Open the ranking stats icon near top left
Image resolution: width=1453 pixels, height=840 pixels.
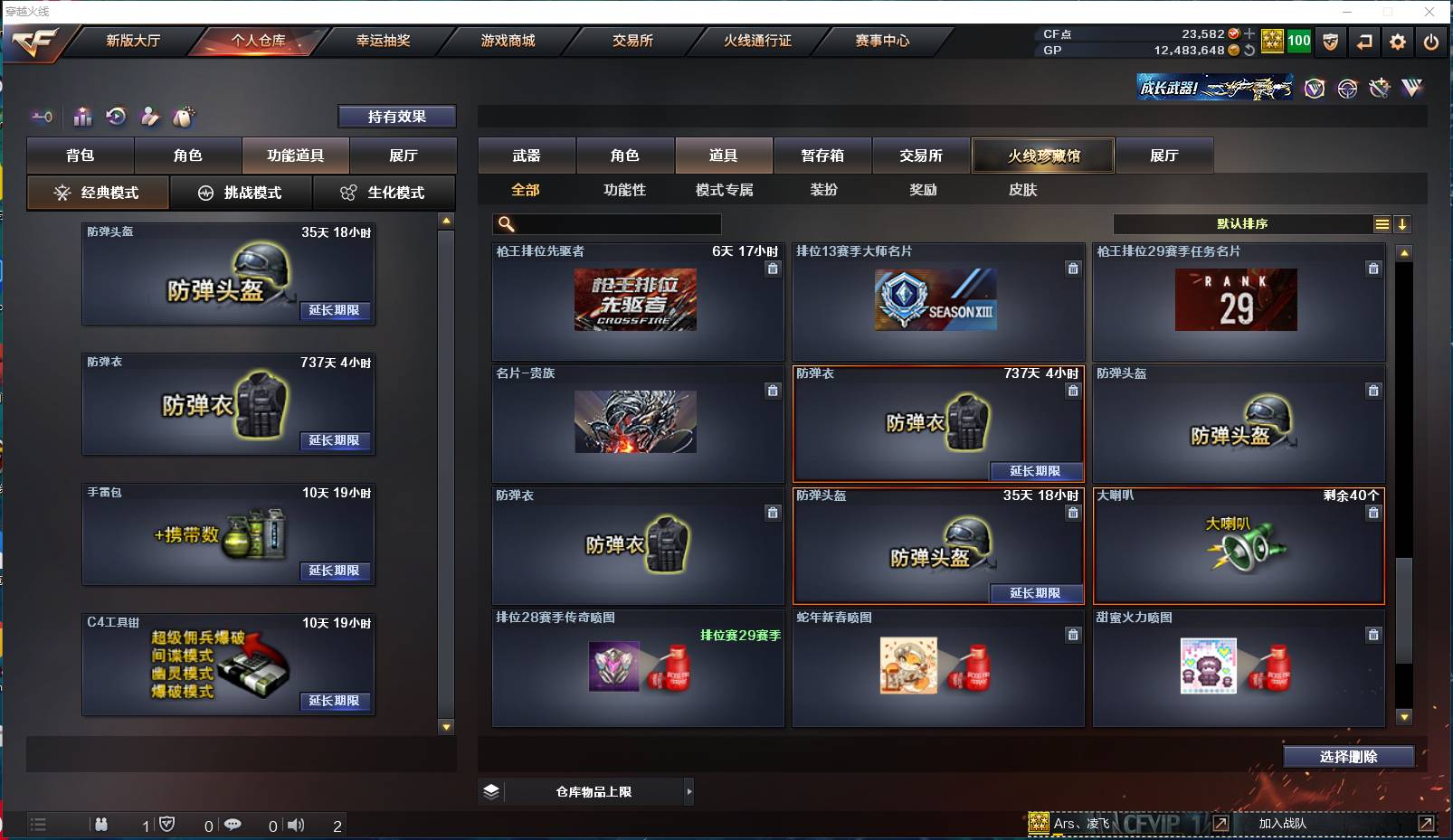82,117
